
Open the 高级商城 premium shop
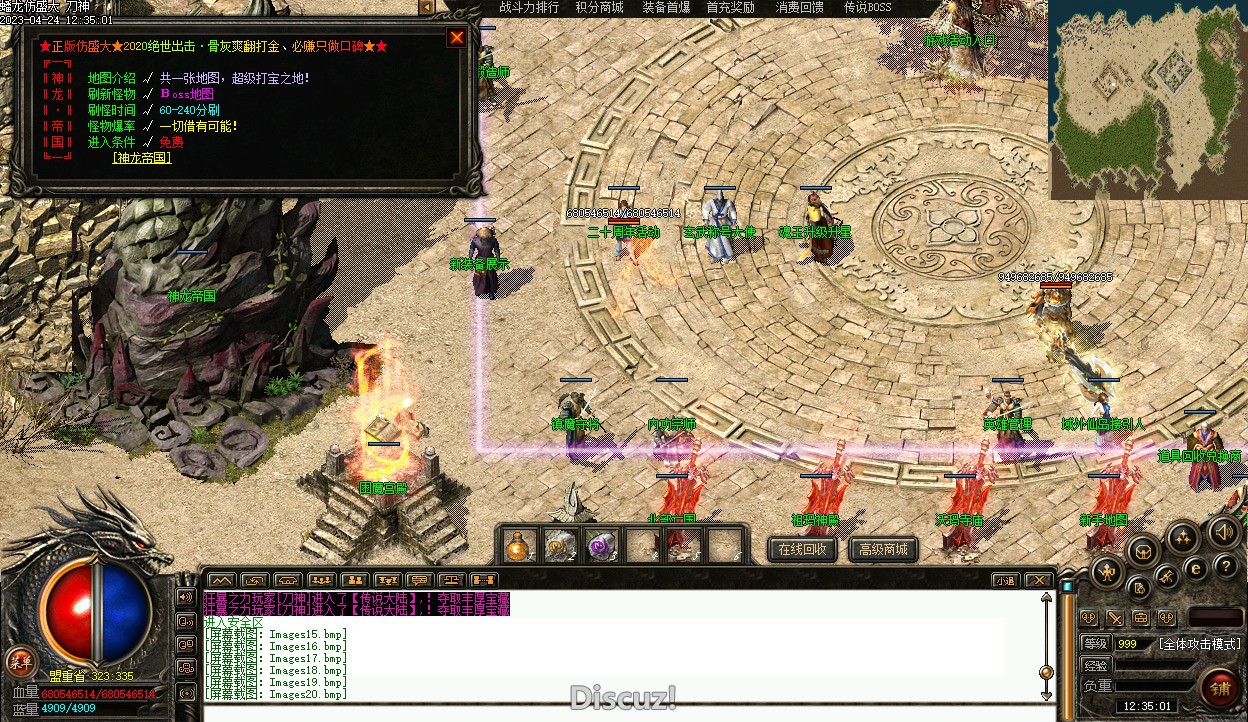pos(883,549)
